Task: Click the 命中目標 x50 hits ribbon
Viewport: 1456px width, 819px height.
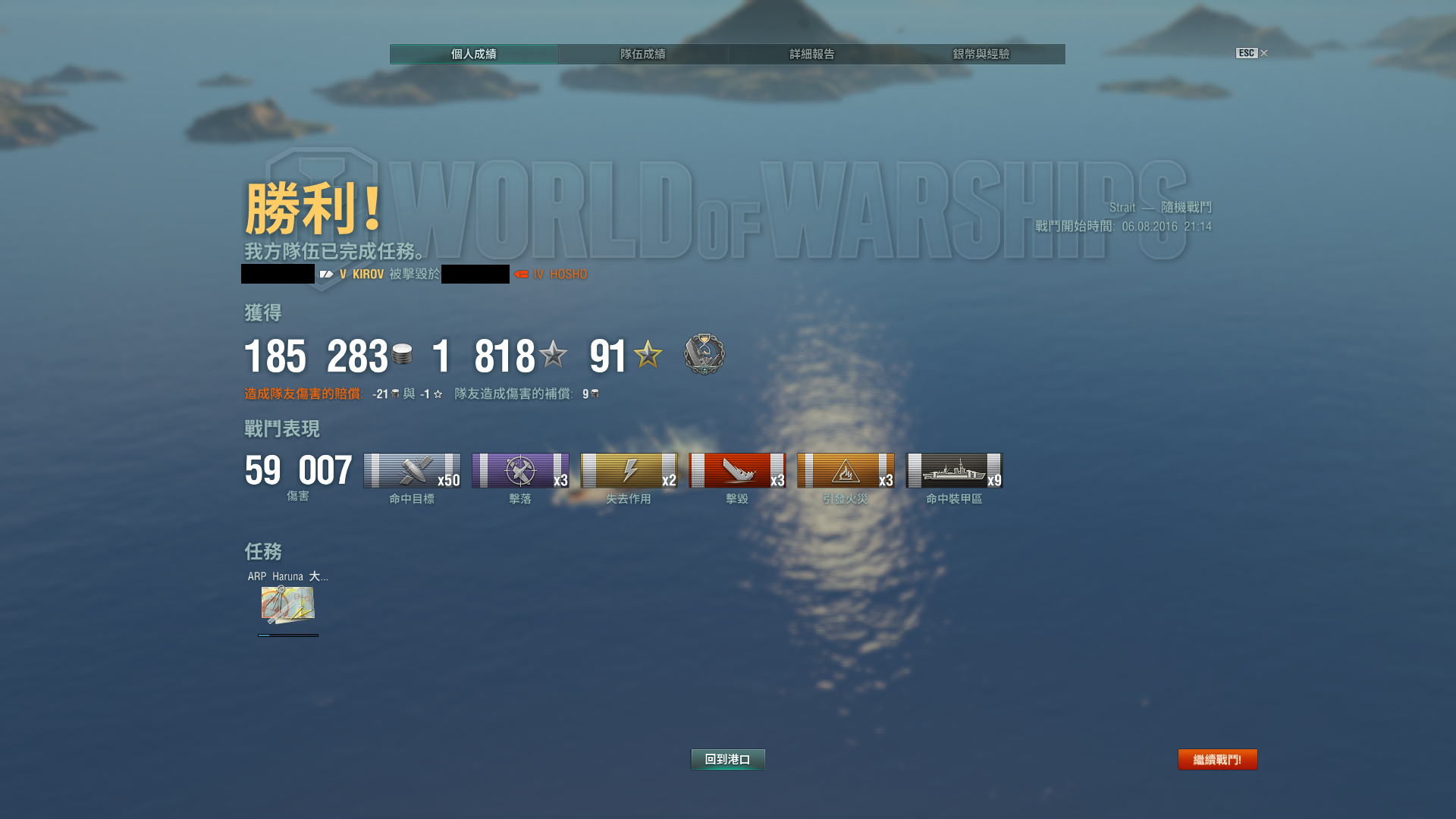Action: [412, 471]
